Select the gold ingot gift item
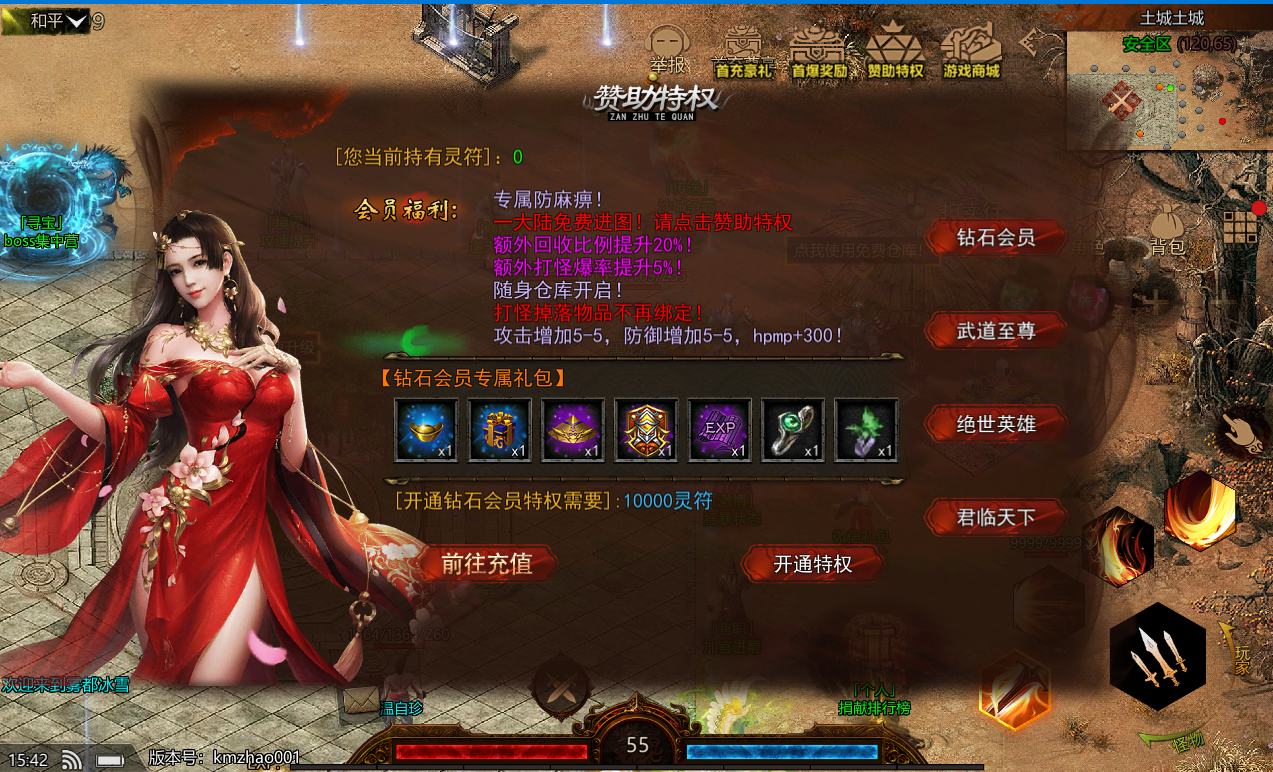The image size is (1273, 772). (426, 430)
